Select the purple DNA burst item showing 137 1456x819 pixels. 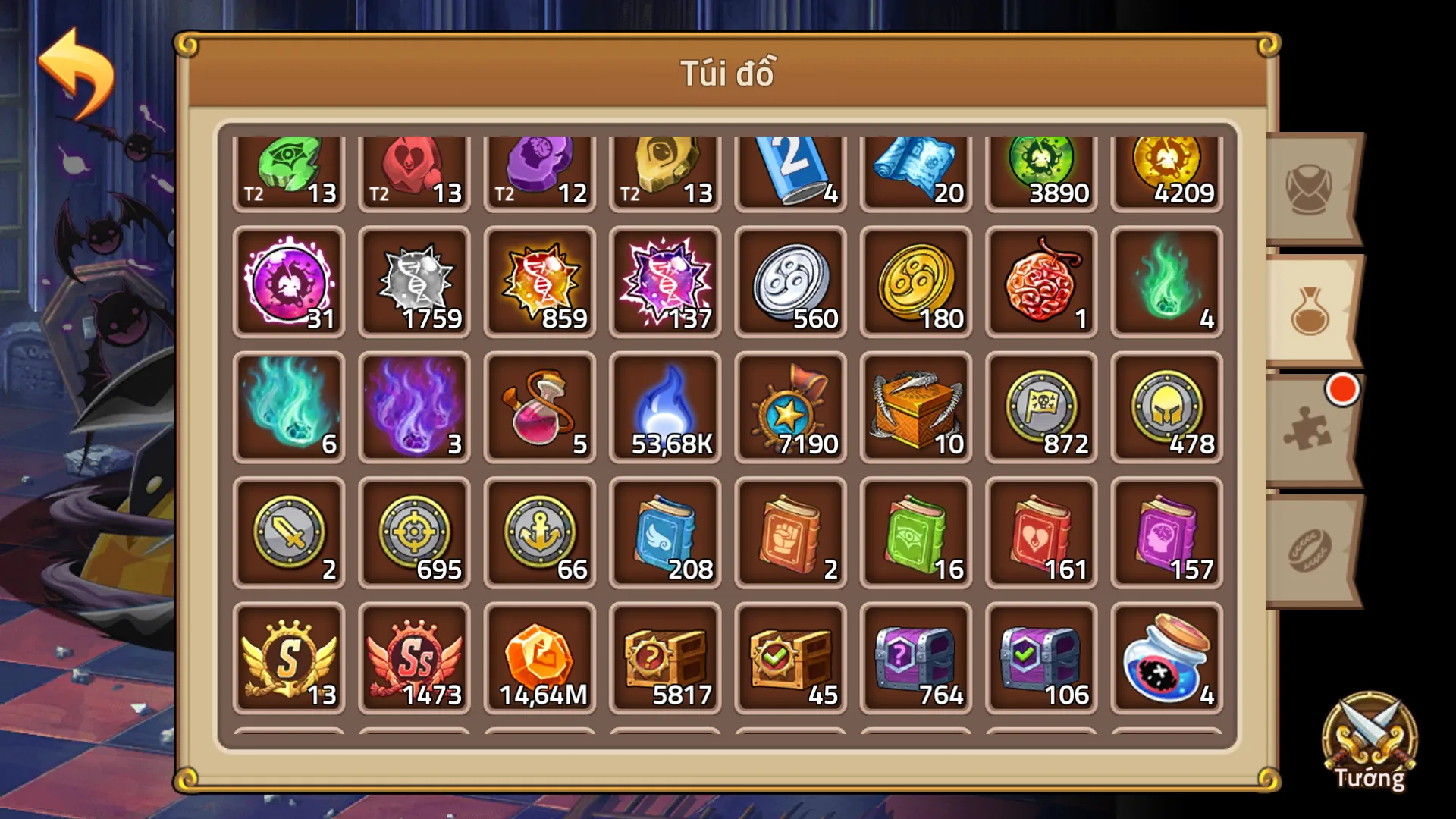coord(664,284)
